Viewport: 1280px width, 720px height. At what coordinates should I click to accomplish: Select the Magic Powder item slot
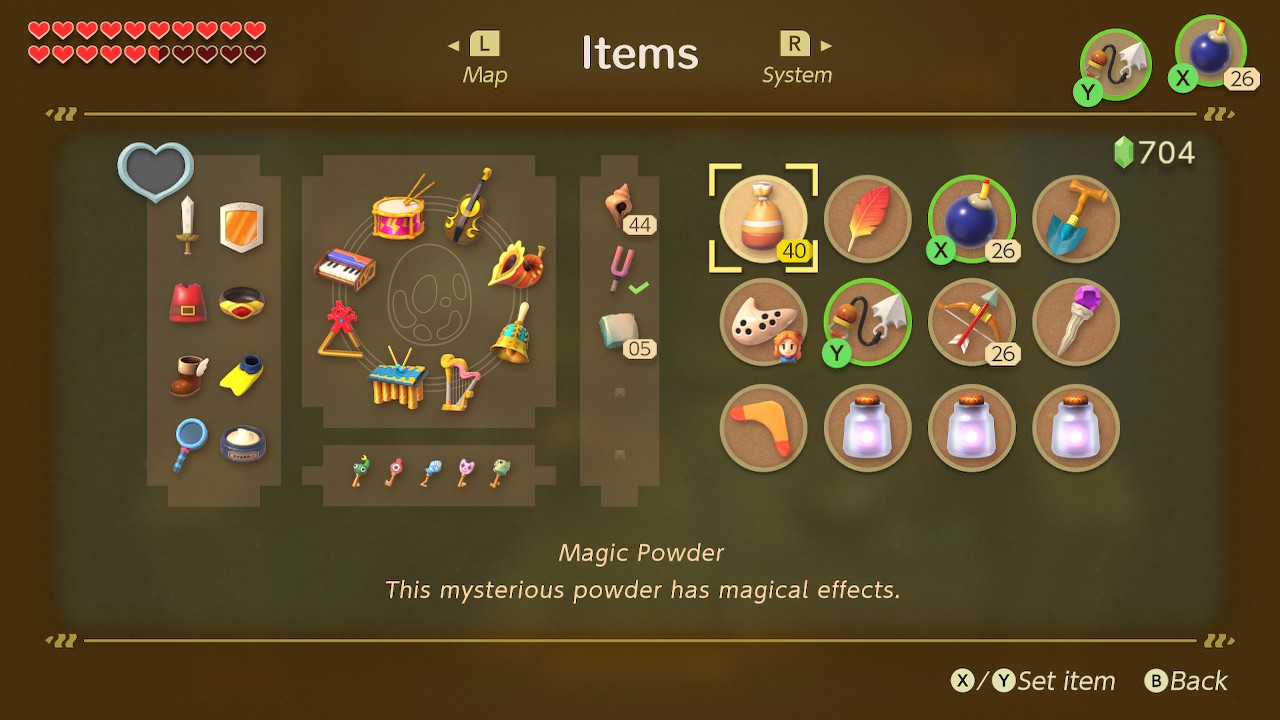coord(763,218)
